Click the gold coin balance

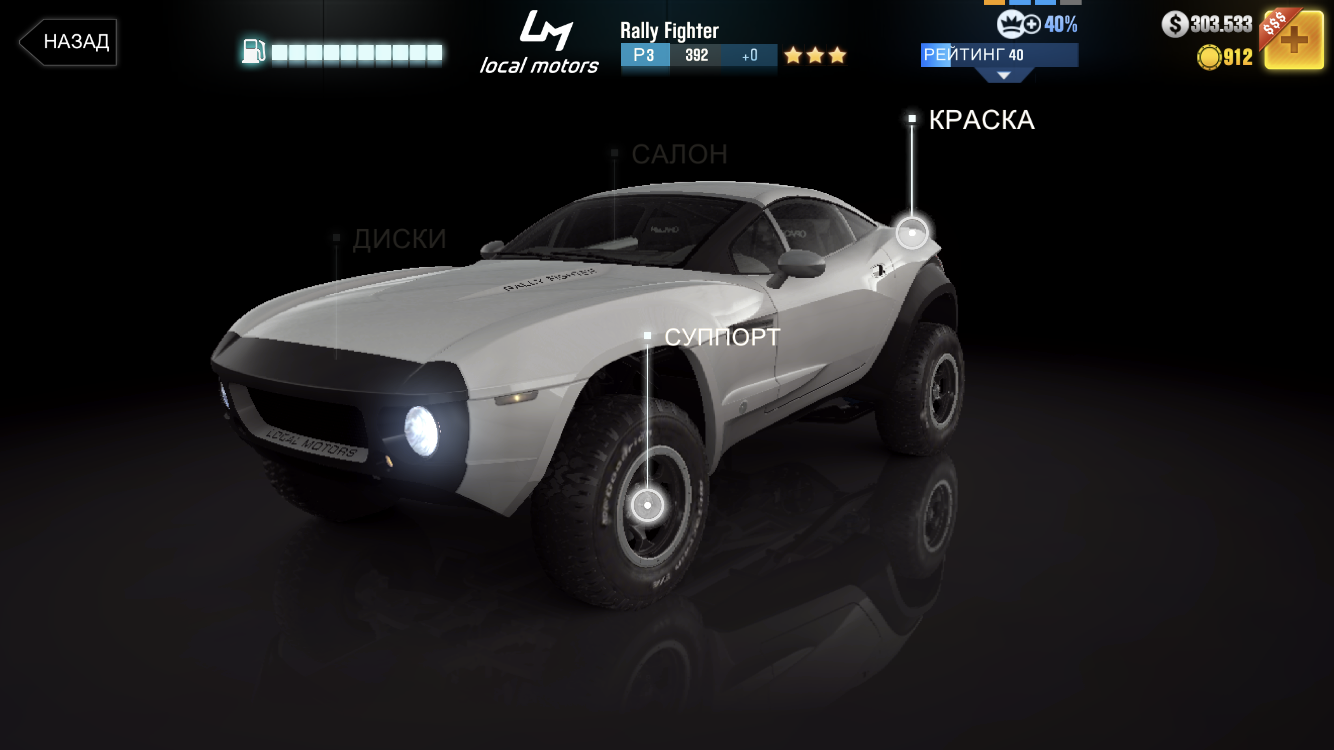pos(1225,57)
